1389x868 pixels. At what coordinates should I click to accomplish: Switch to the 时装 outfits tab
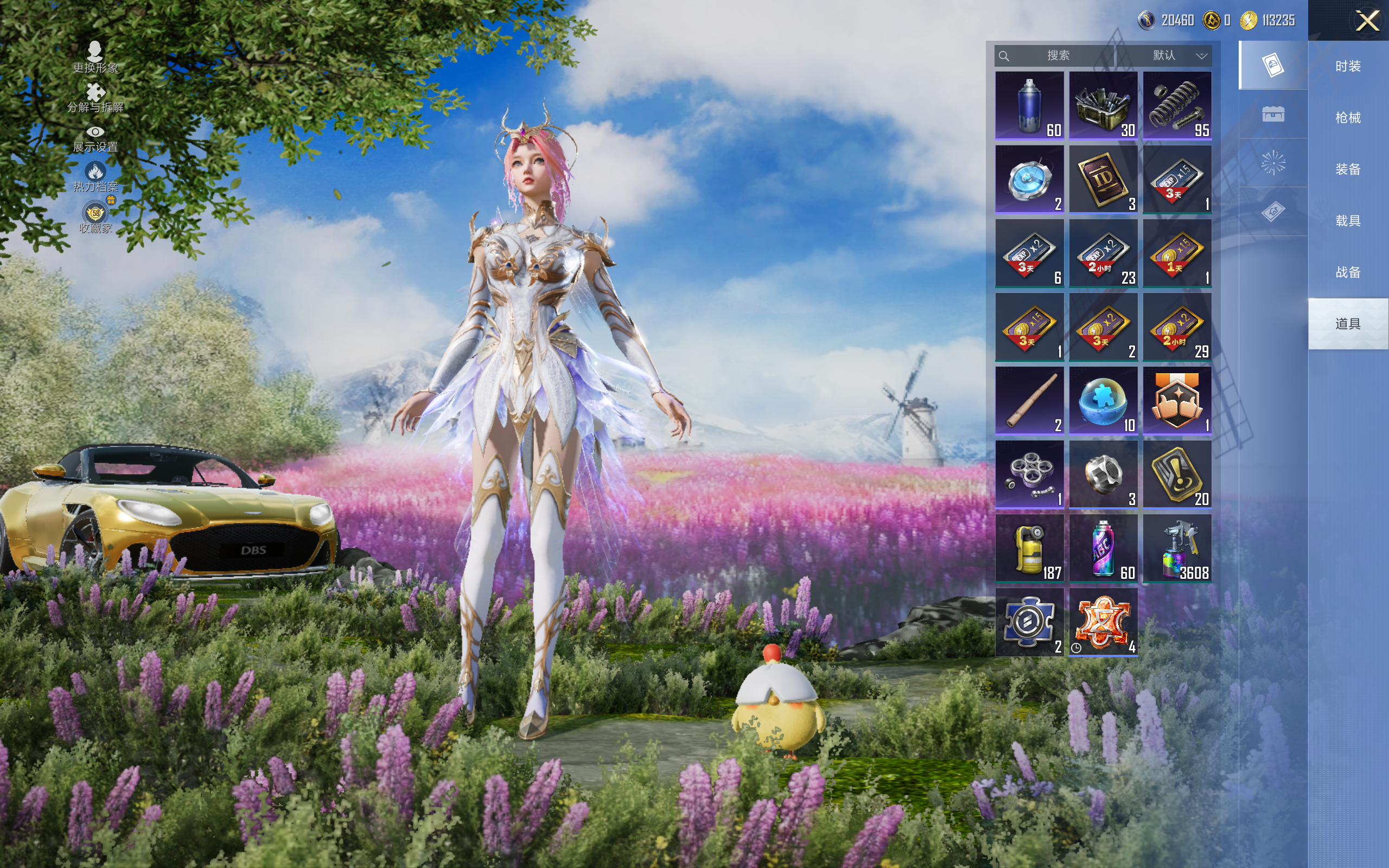1348,66
